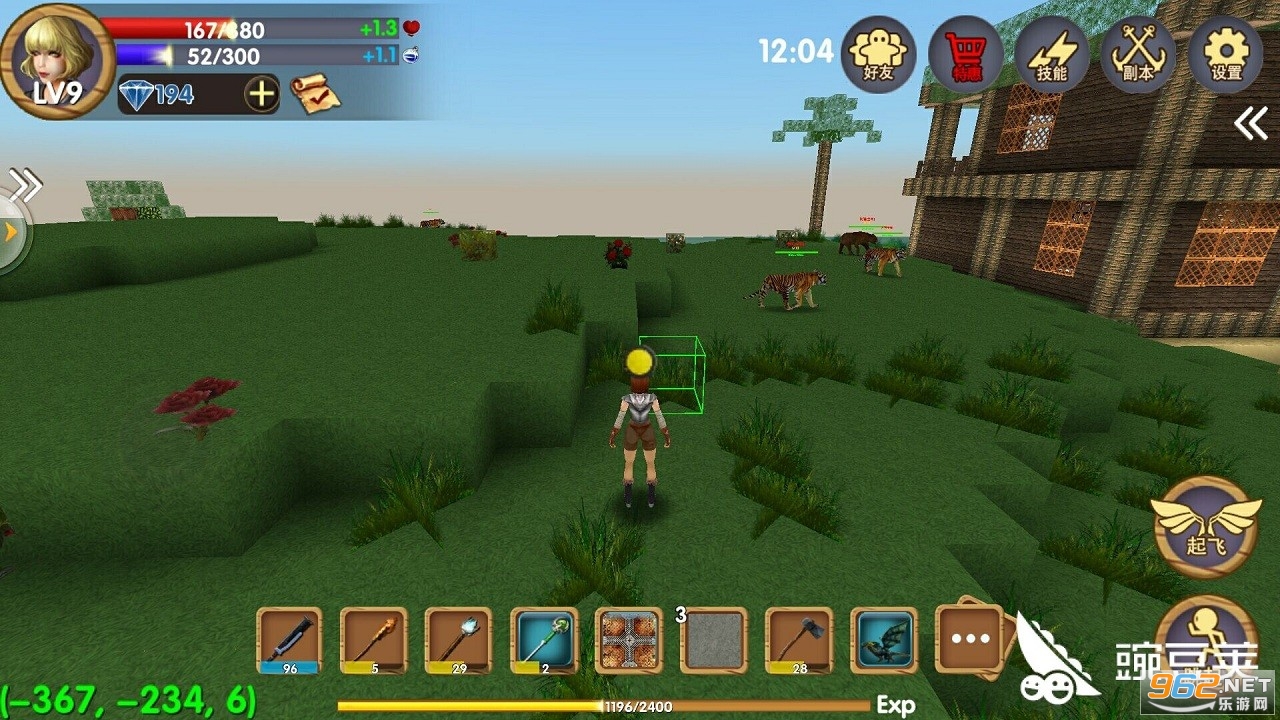1280x720 pixels.
Task: Select the crystal-tipped staff slot
Action: point(459,640)
